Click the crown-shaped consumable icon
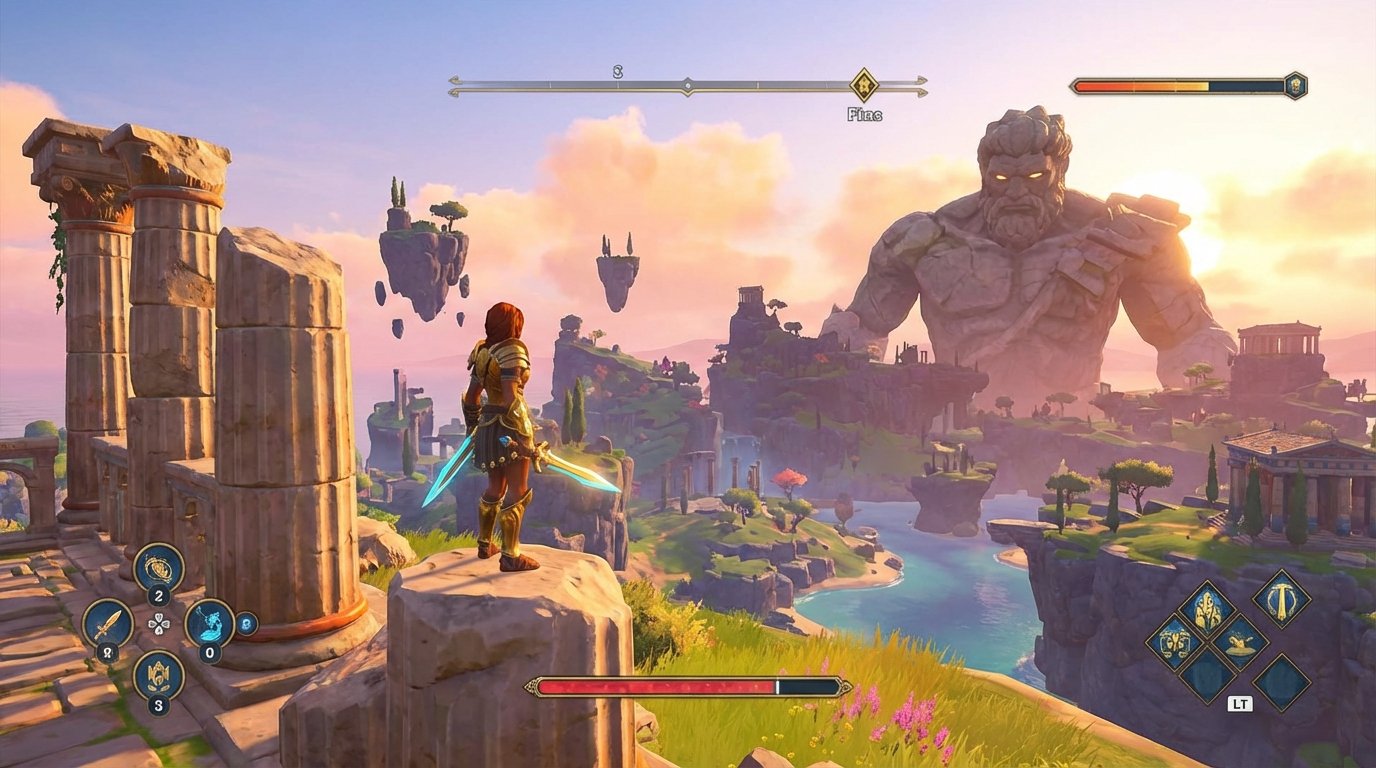 157,675
